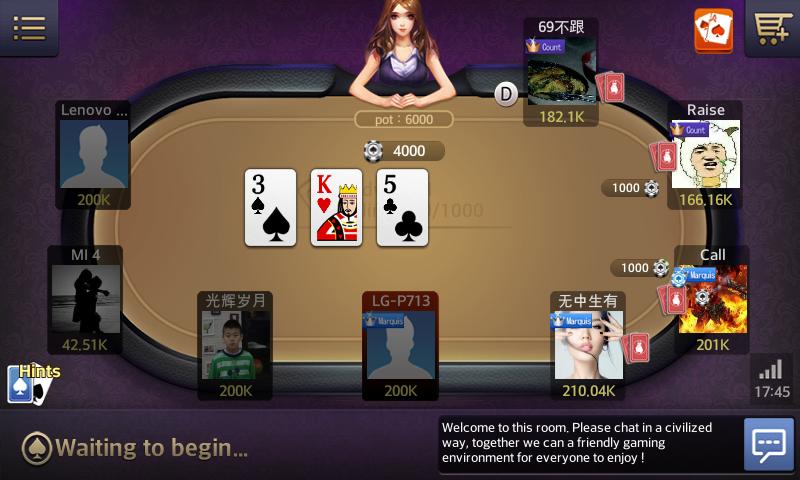View 光辉岁月 player profile
Screen dimensions: 800x480
coord(235,345)
